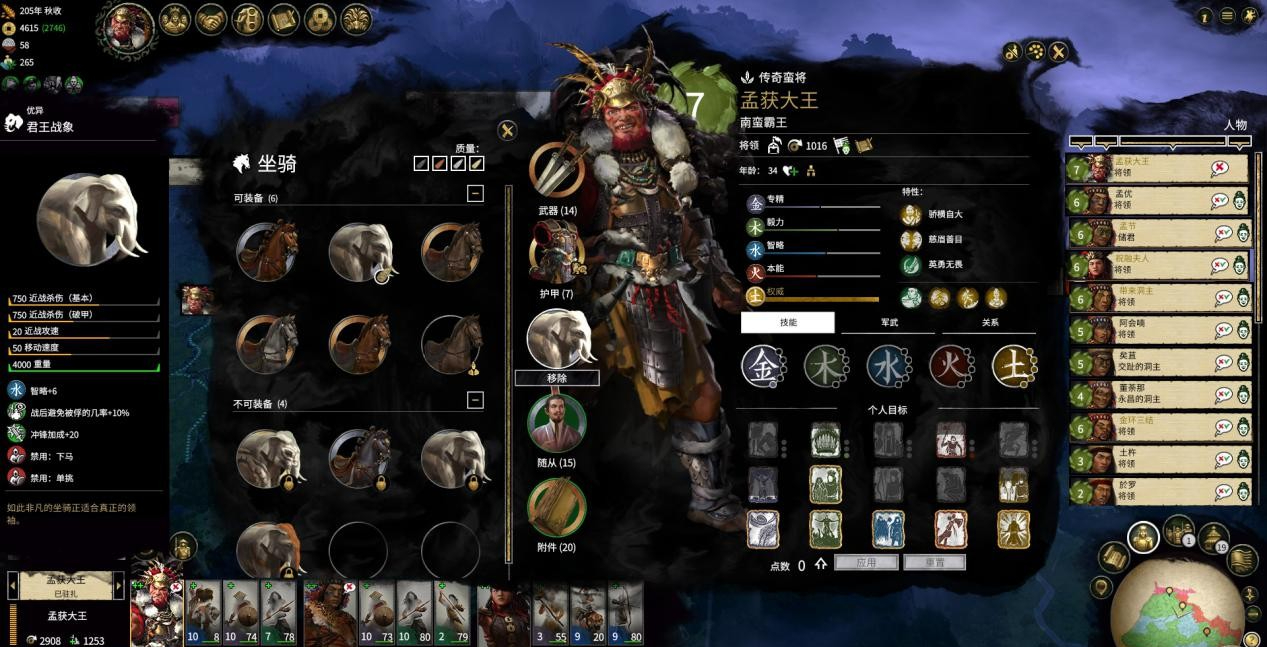The image size is (1267, 647).
Task: Select the 附件 (20) accessory slot
Action: coord(556,507)
